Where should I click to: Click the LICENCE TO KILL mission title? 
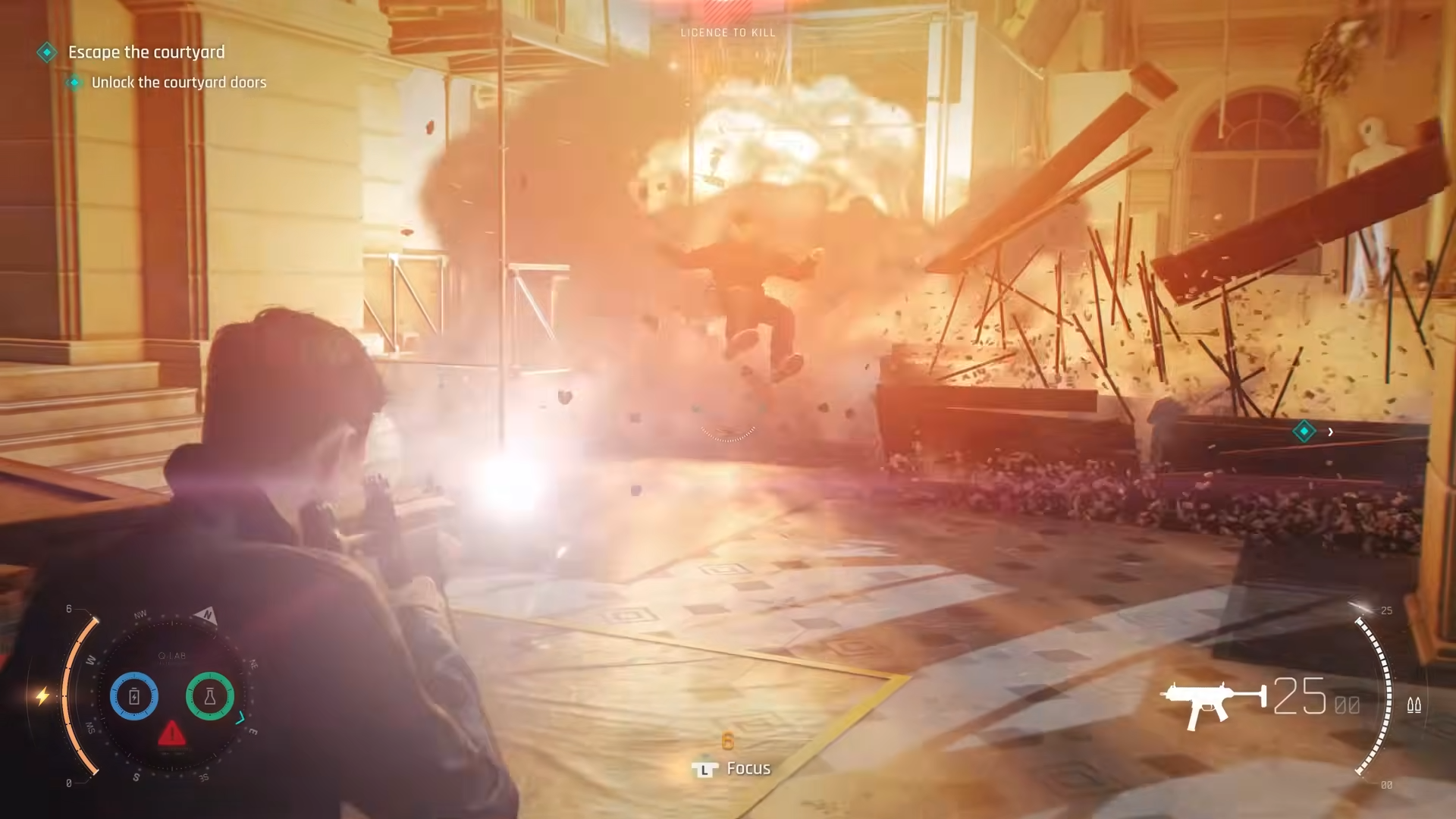pyautogui.click(x=728, y=33)
